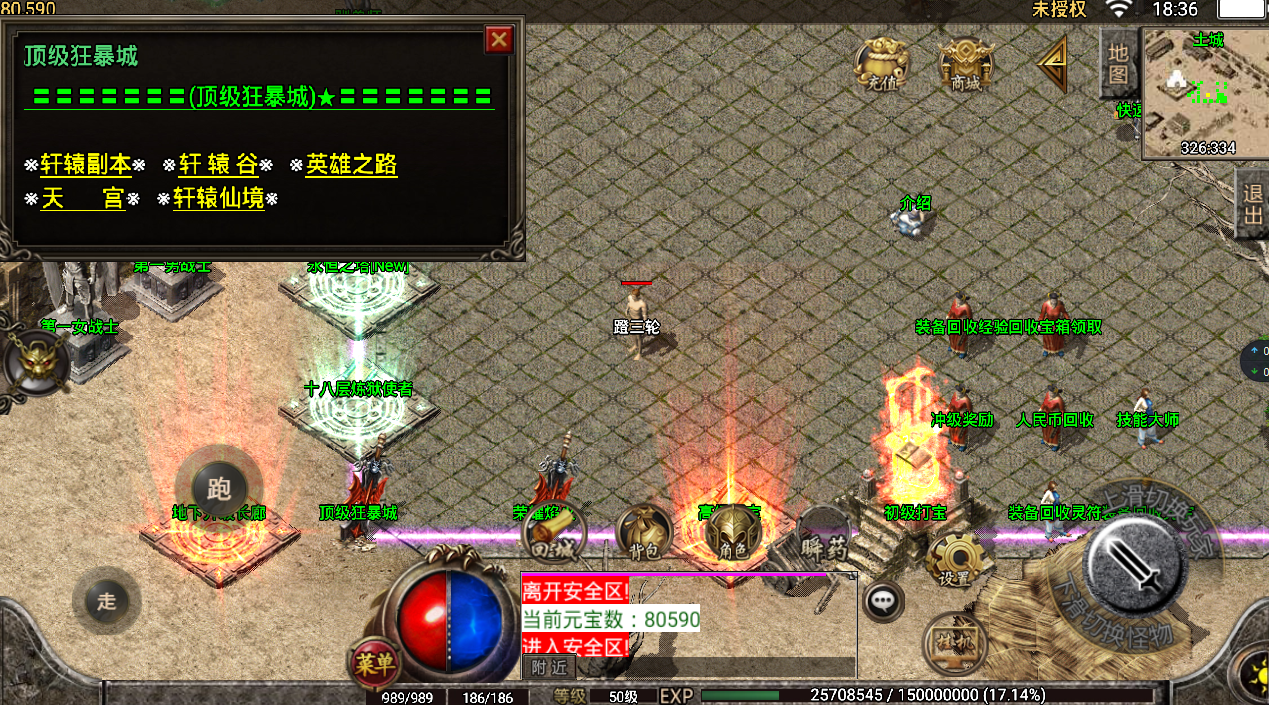Pick the 英雄之路 dialog option
The image size is (1269, 705).
351,165
